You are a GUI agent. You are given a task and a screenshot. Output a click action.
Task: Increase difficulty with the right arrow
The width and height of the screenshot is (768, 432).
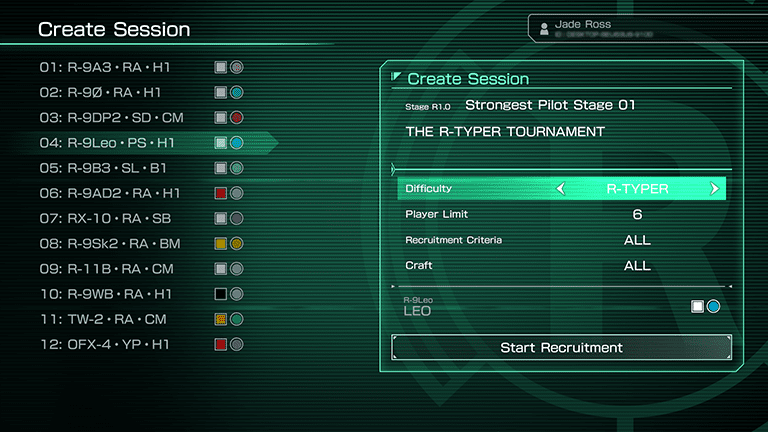point(714,188)
